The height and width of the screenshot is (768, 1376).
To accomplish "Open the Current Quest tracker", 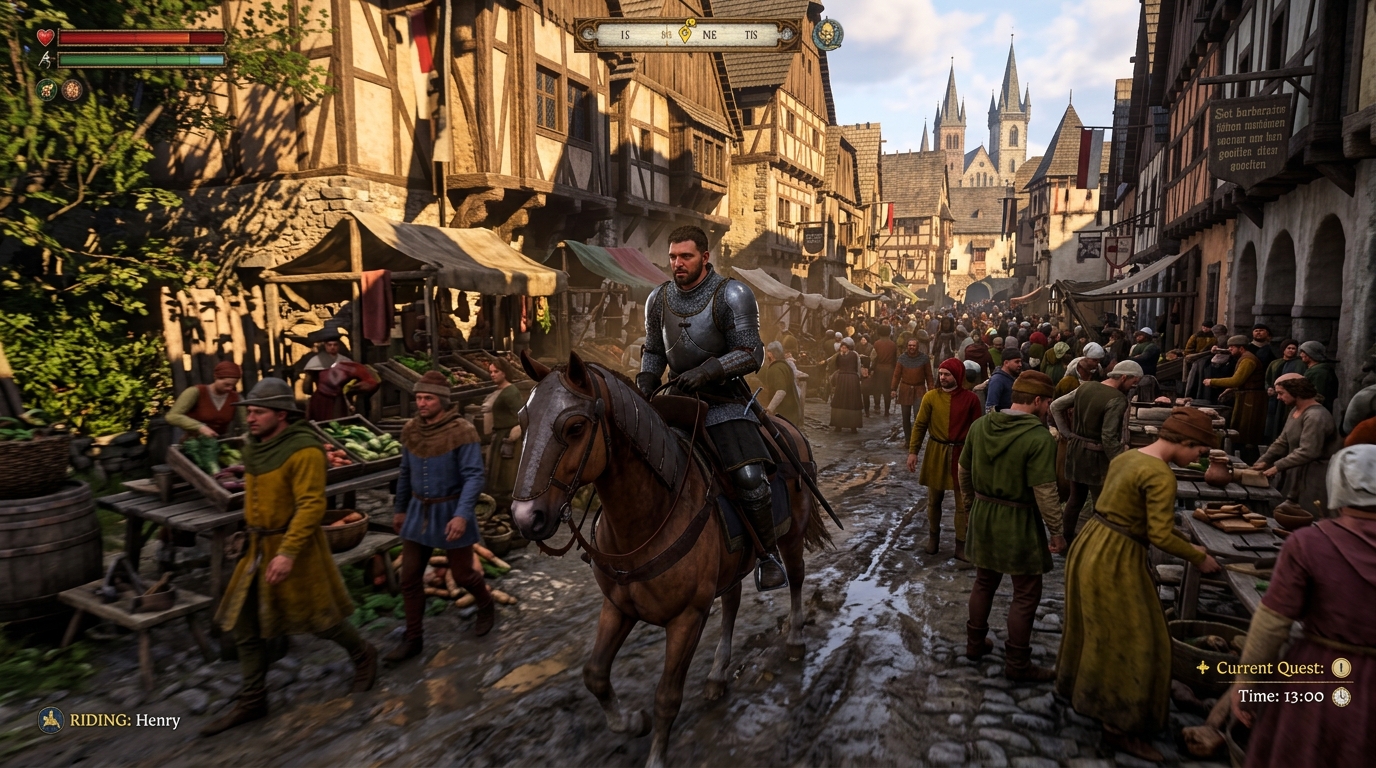I will [1269, 668].
